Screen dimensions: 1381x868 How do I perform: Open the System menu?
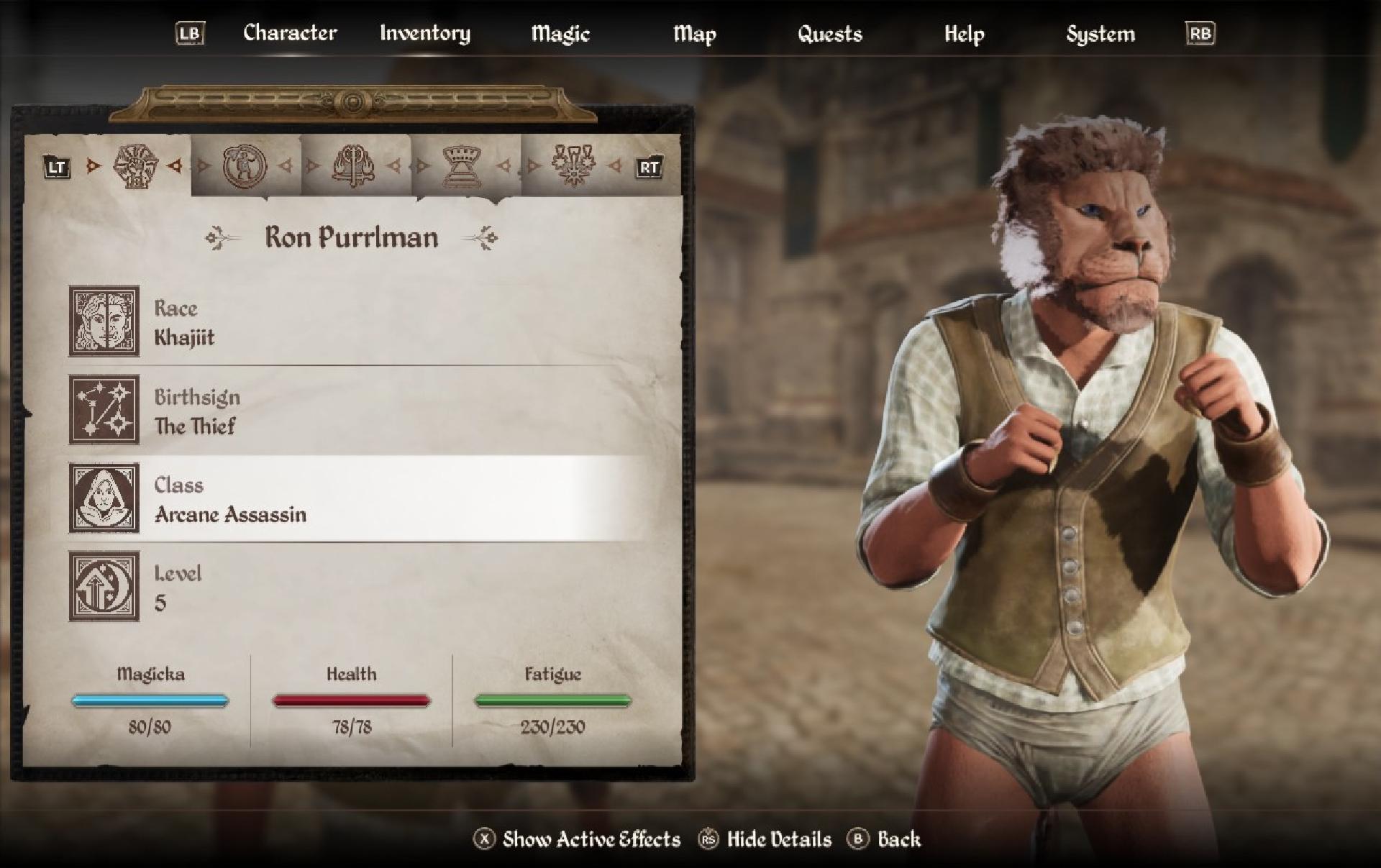coord(1100,34)
